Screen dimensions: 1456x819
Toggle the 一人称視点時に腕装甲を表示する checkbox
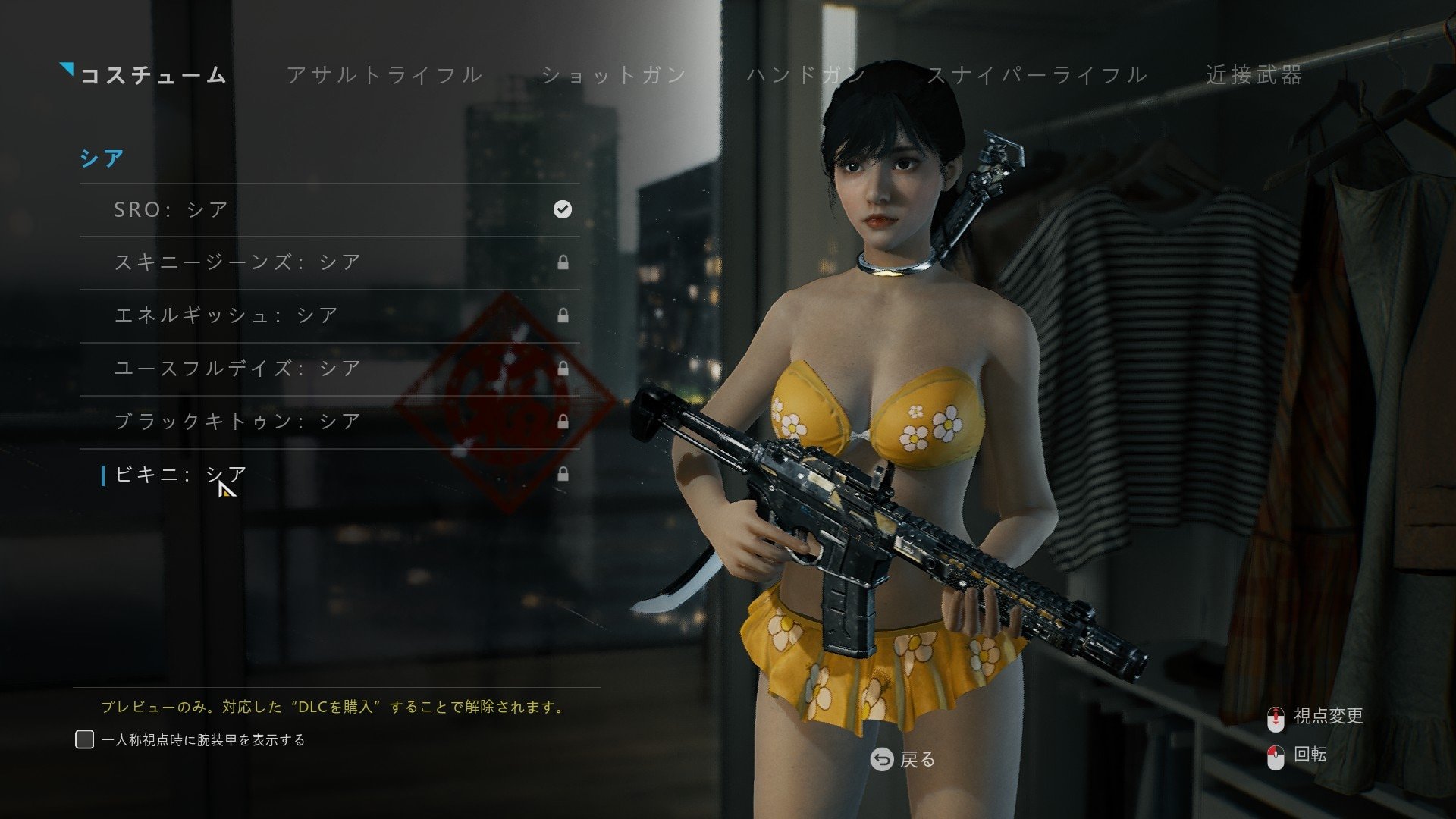(85, 739)
